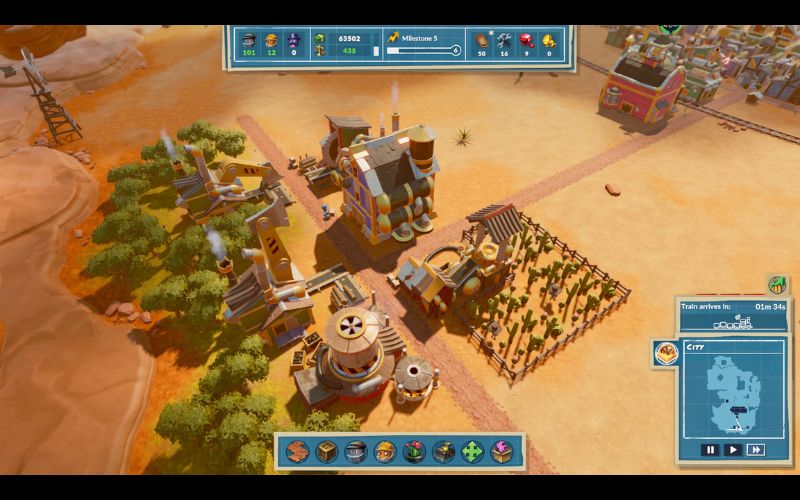This screenshot has height=500, width=800.
Task: Select the wood planks resource icon
Action: pos(481,40)
